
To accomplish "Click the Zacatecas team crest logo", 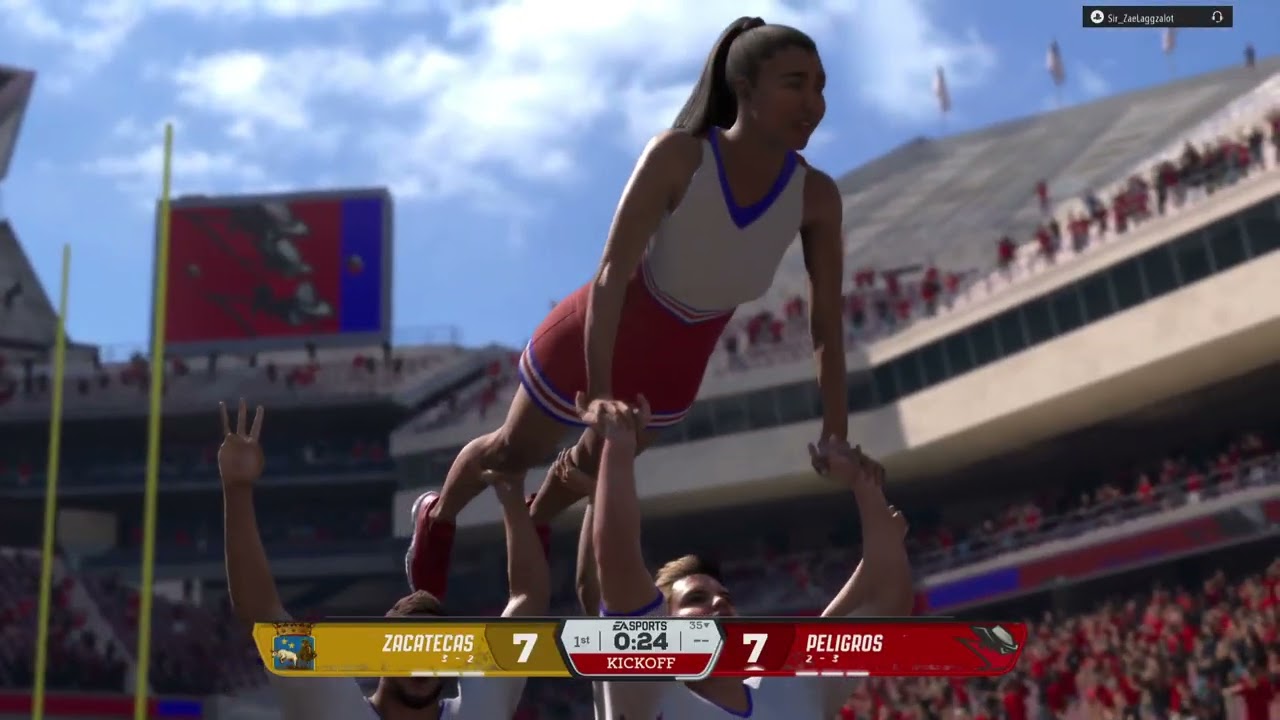I will (x=293, y=648).
